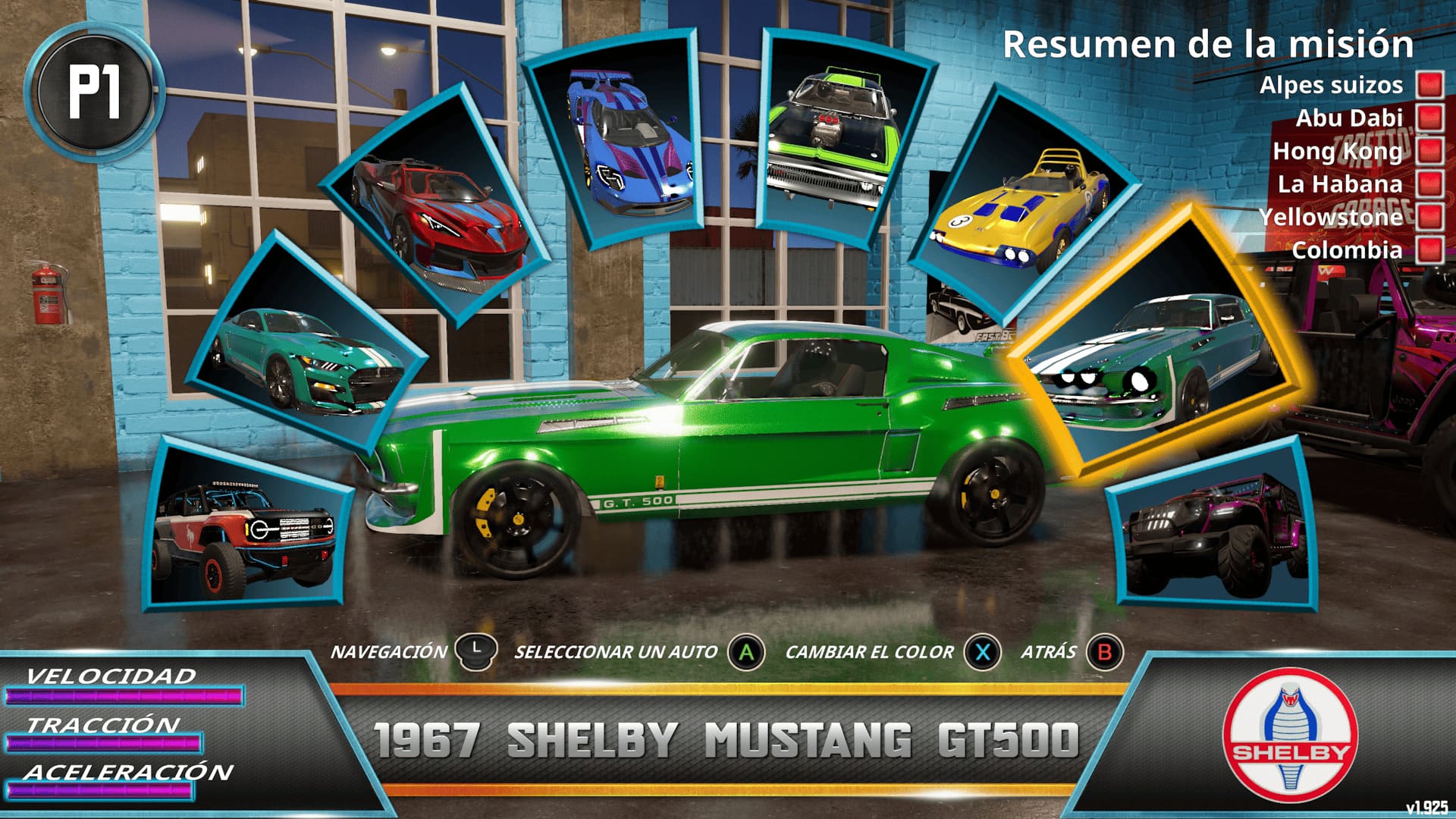Click CAMBIAR EL COLOR label
The width and height of the screenshot is (1456, 819).
(871, 651)
